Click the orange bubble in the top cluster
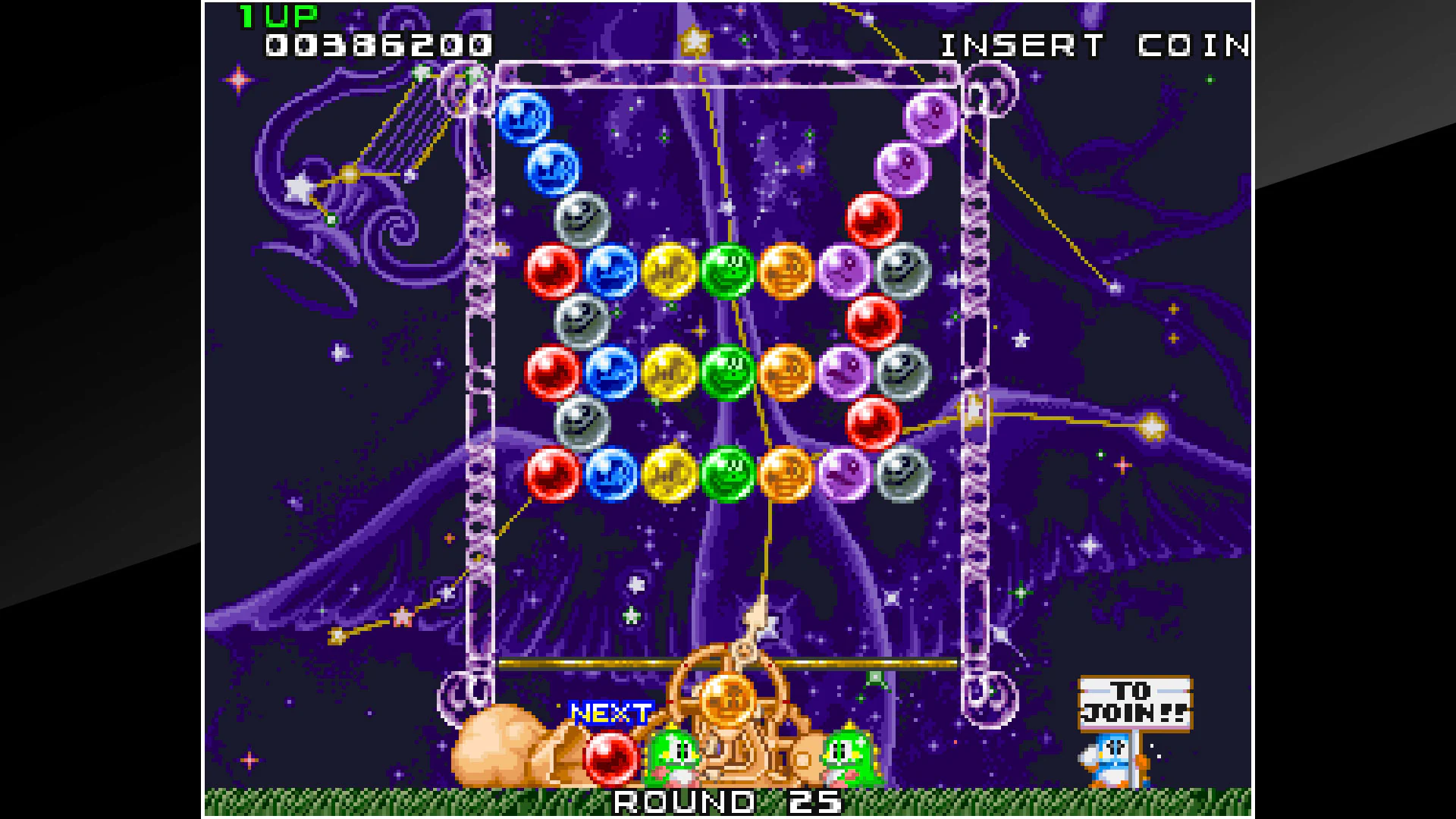1456x819 pixels. (x=787, y=273)
